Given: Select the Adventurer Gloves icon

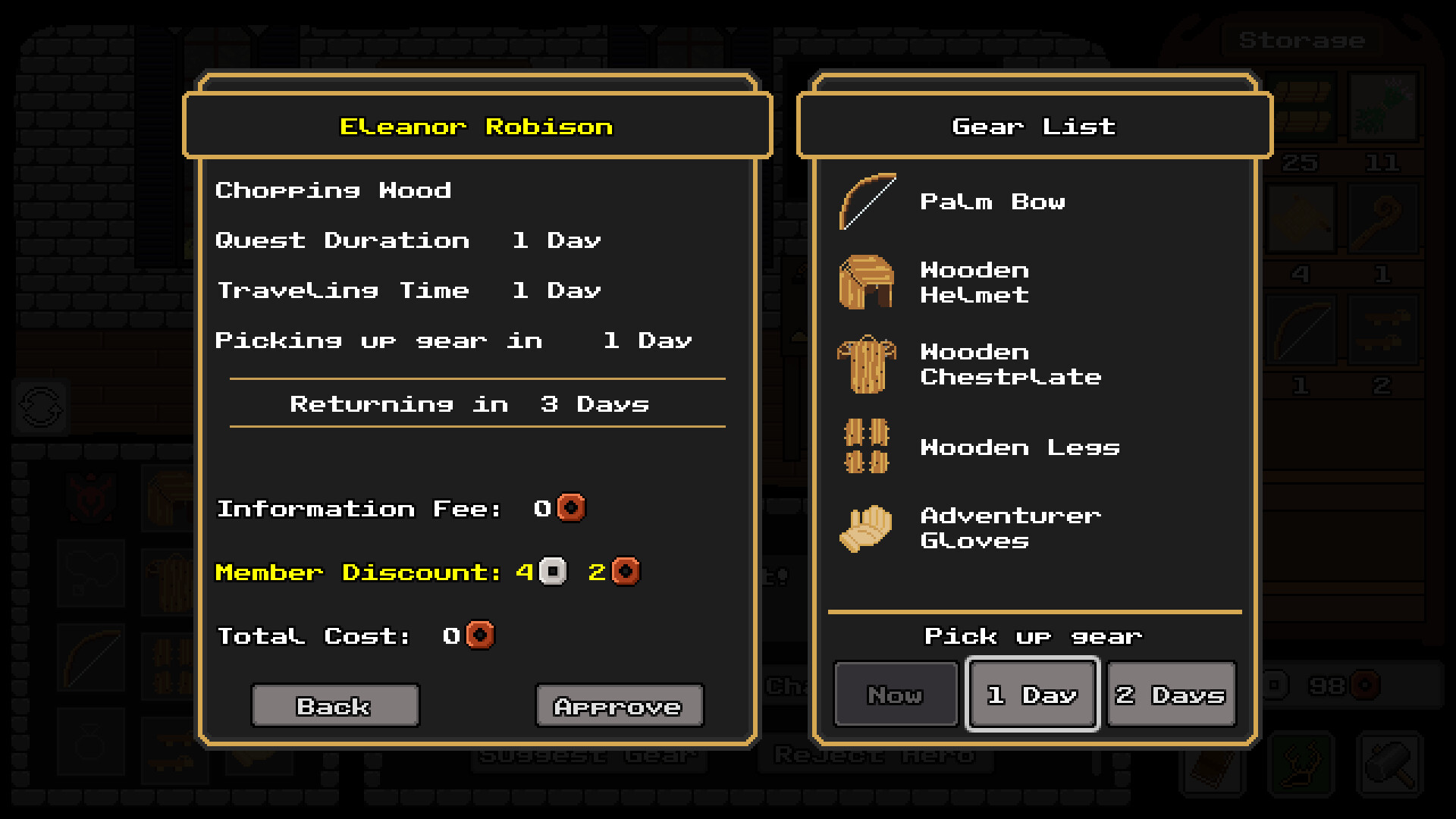Looking at the screenshot, I should click(x=864, y=529).
